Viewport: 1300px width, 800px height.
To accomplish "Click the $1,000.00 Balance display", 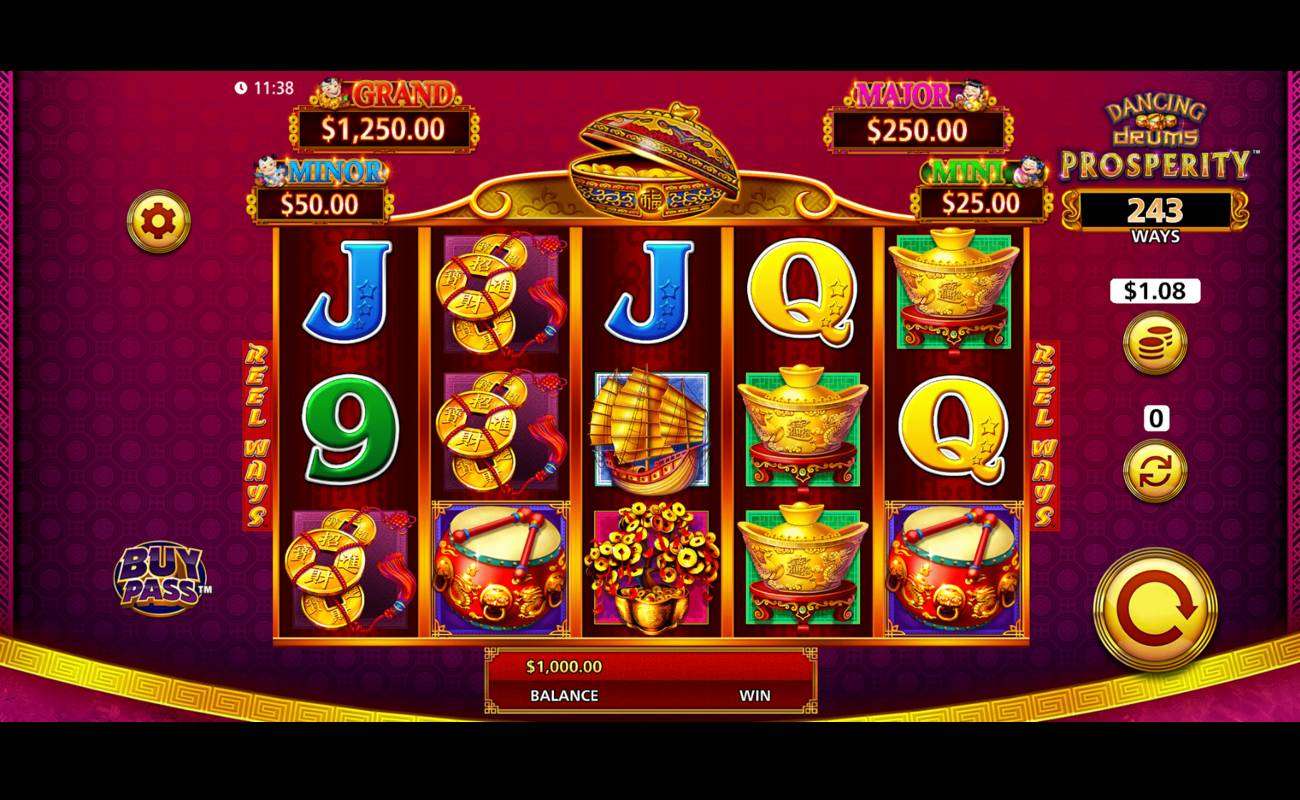I will click(x=563, y=680).
